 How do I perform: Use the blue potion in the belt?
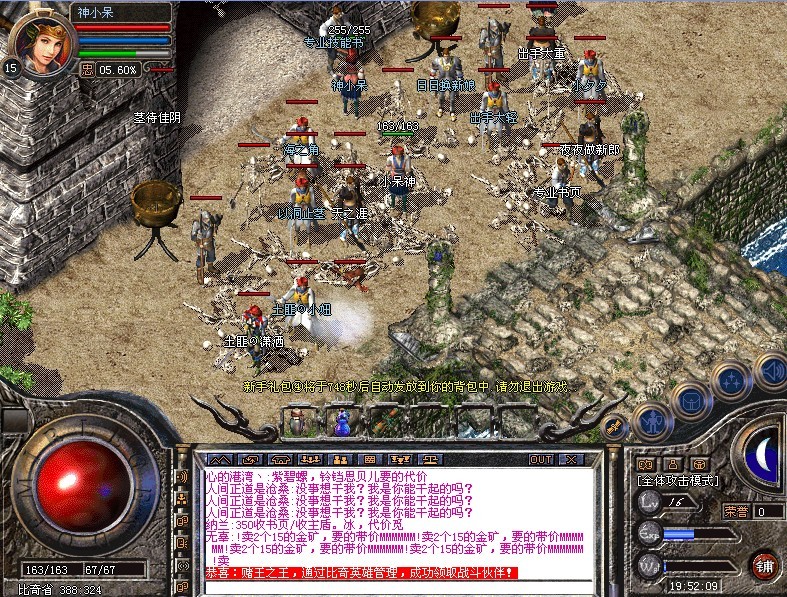point(342,422)
